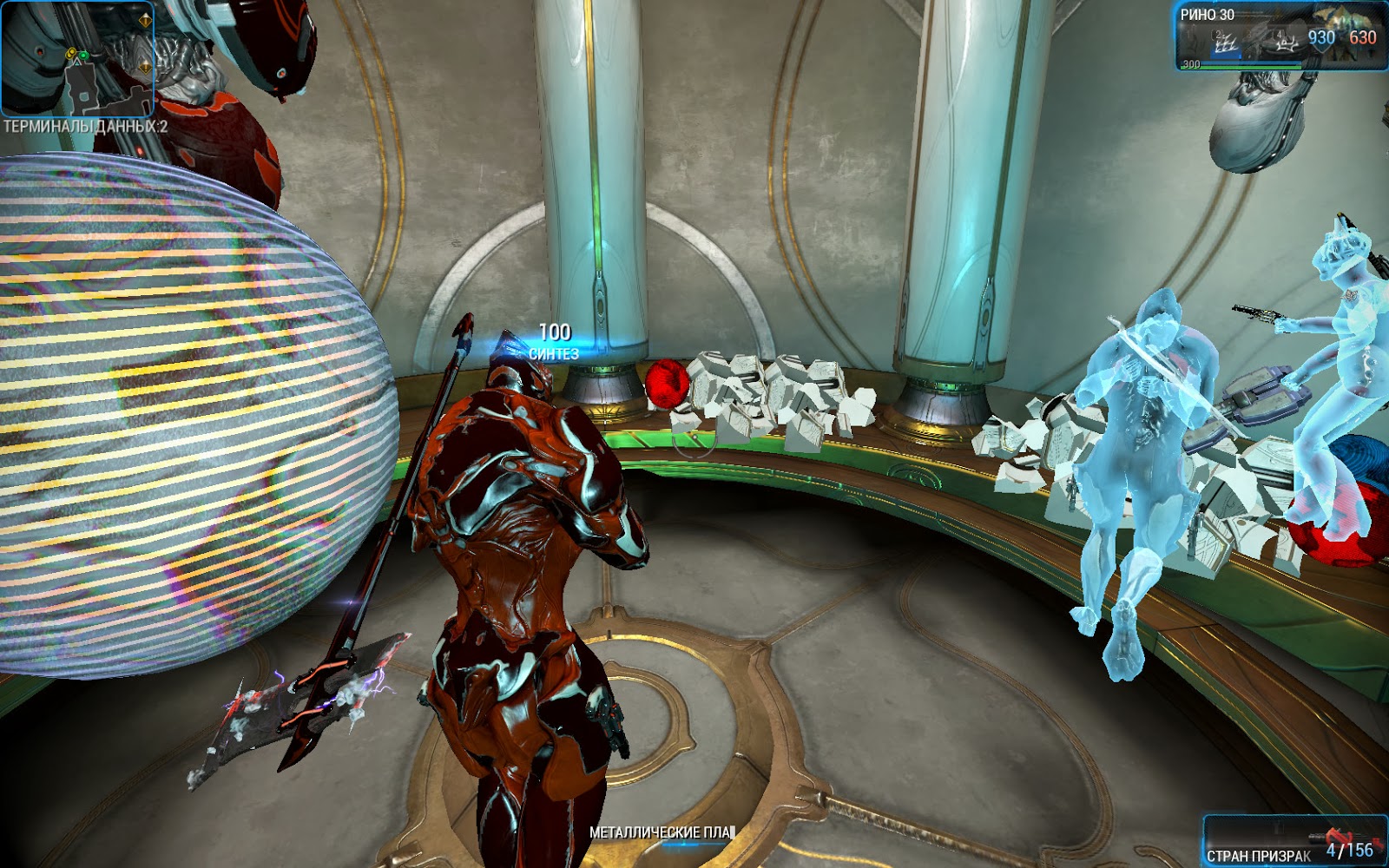Click the upper elevator waypoint diamond on minimap

pos(146,21)
